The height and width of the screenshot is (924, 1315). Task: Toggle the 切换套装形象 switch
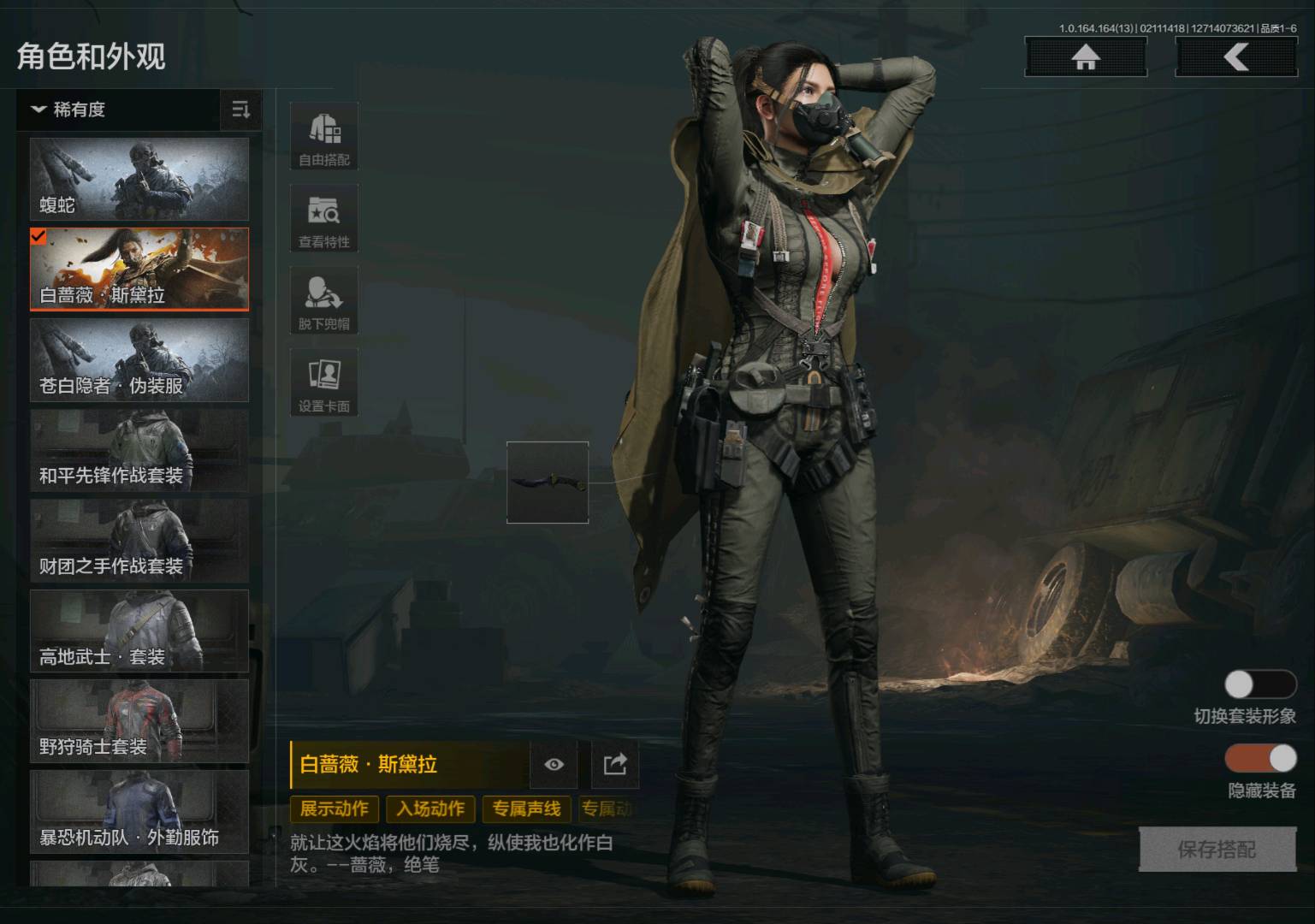coord(1260,684)
